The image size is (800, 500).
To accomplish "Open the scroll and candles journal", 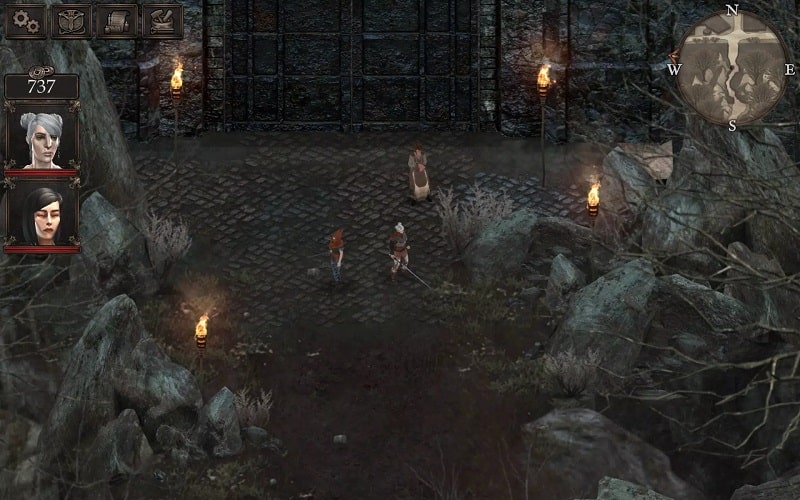I will tap(117, 21).
